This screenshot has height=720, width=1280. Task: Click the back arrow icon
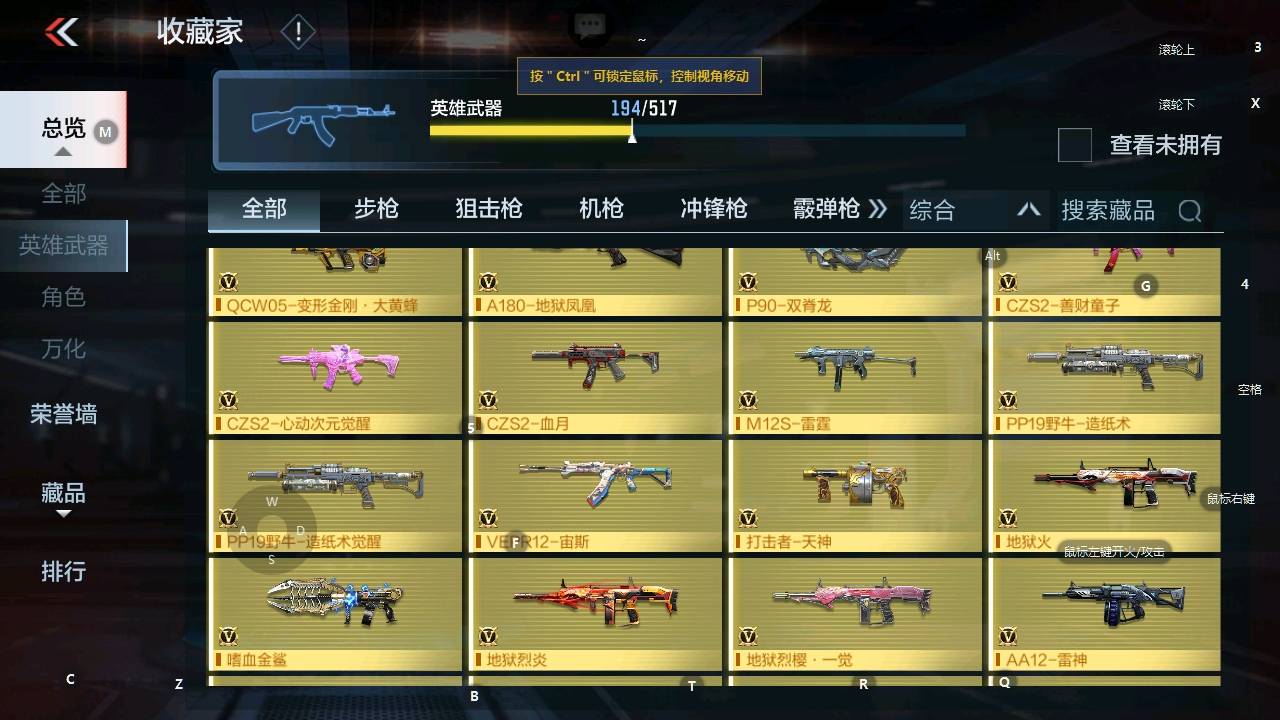point(62,30)
